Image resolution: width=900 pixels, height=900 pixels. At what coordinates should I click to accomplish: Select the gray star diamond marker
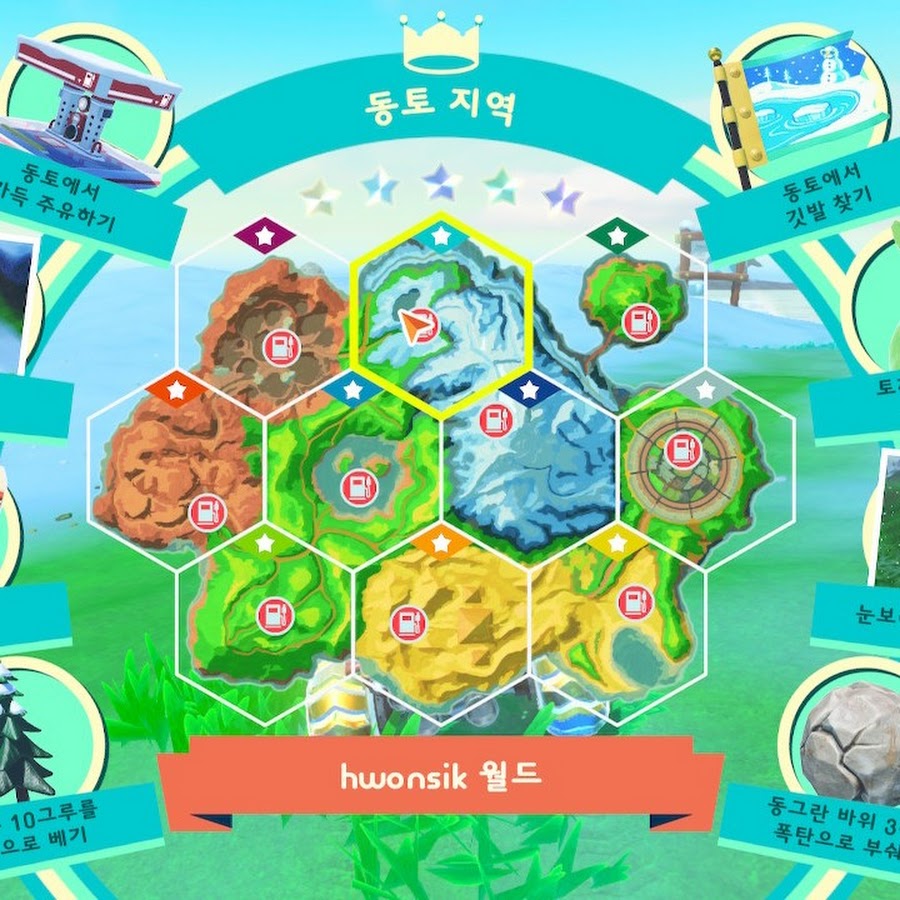(x=707, y=389)
